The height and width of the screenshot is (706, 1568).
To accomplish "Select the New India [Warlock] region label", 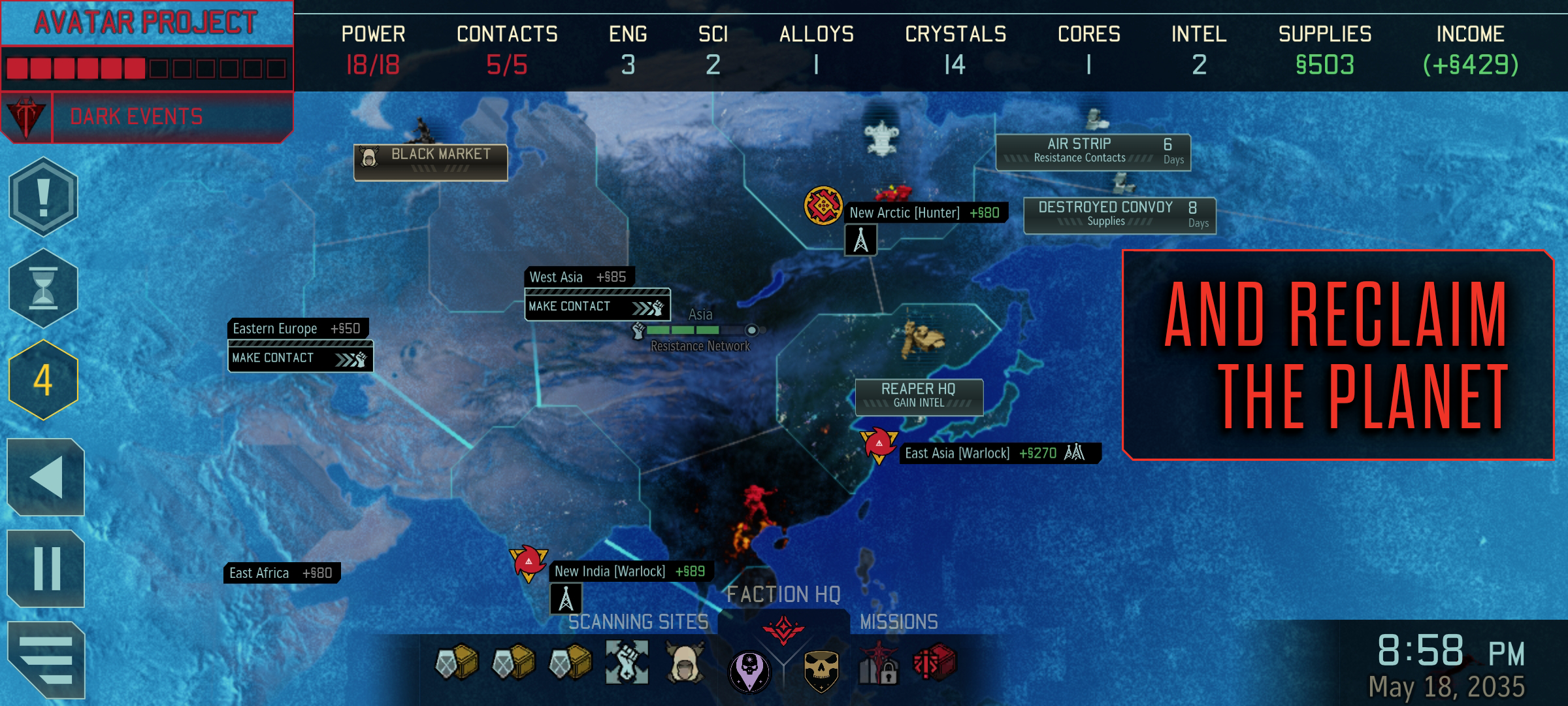I will point(630,571).
